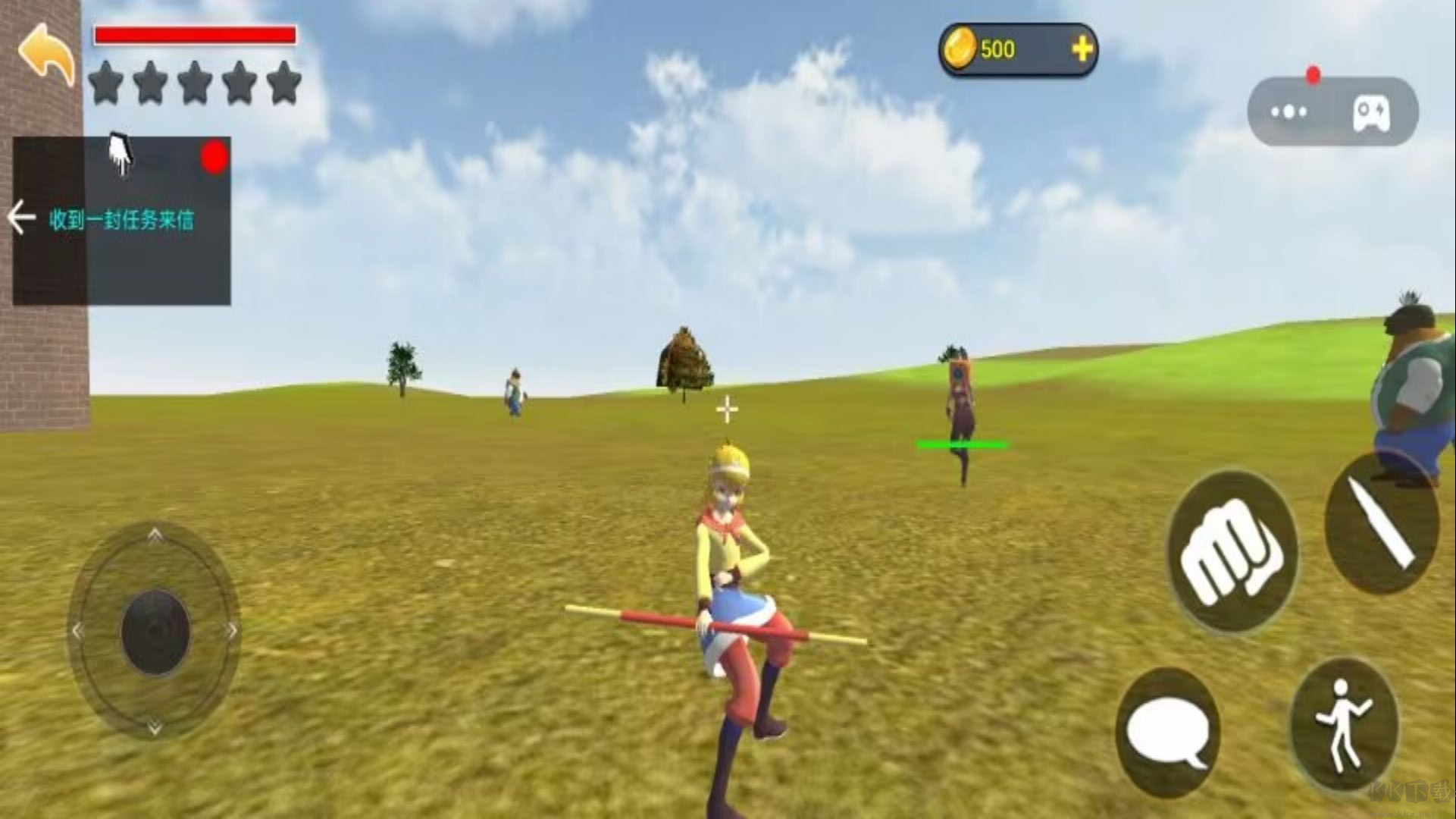This screenshot has height=819, width=1456.
Task: Collapse the task panel with the left arrow
Action: (x=21, y=218)
